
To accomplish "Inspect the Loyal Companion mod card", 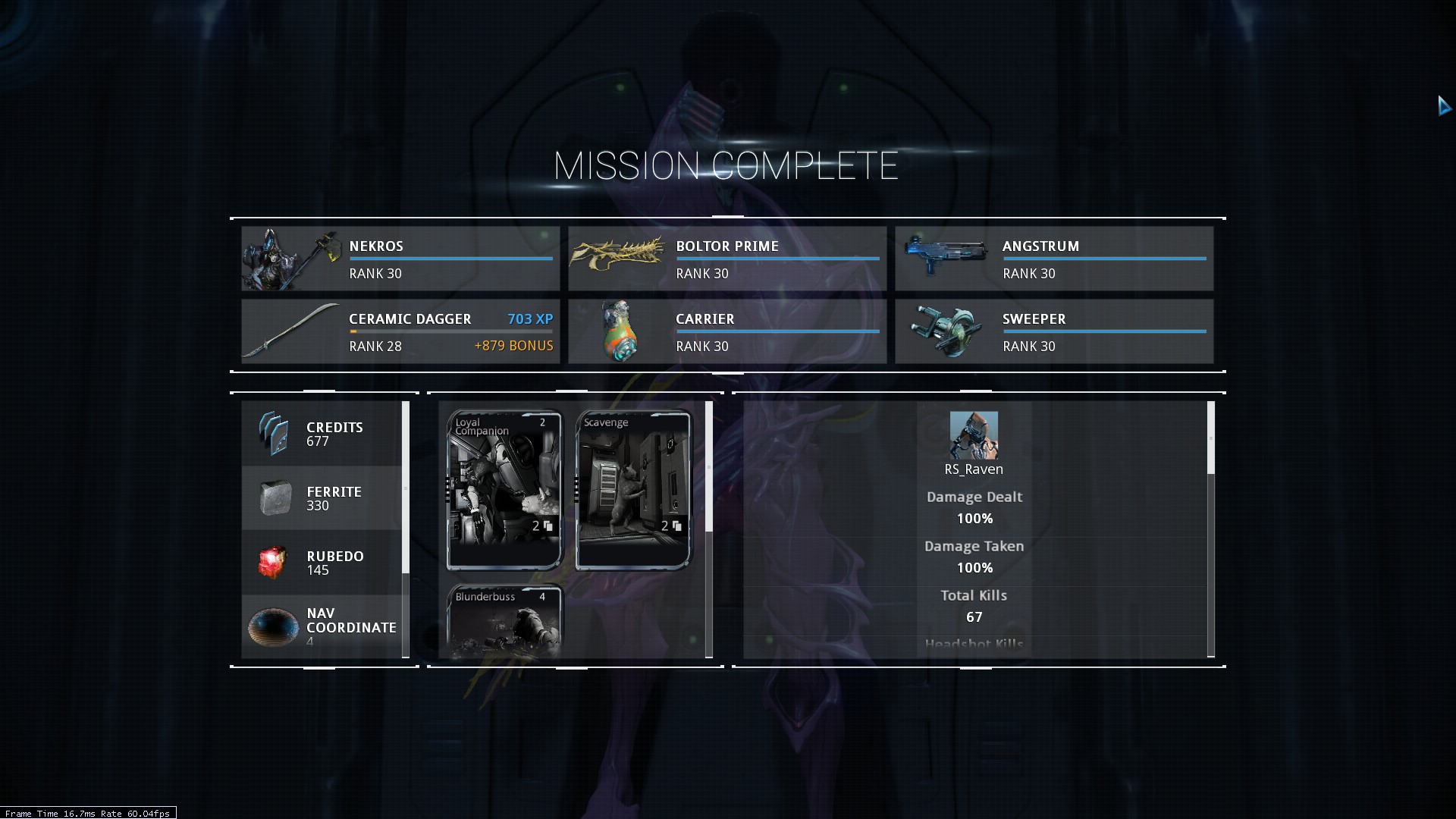I will coord(504,490).
